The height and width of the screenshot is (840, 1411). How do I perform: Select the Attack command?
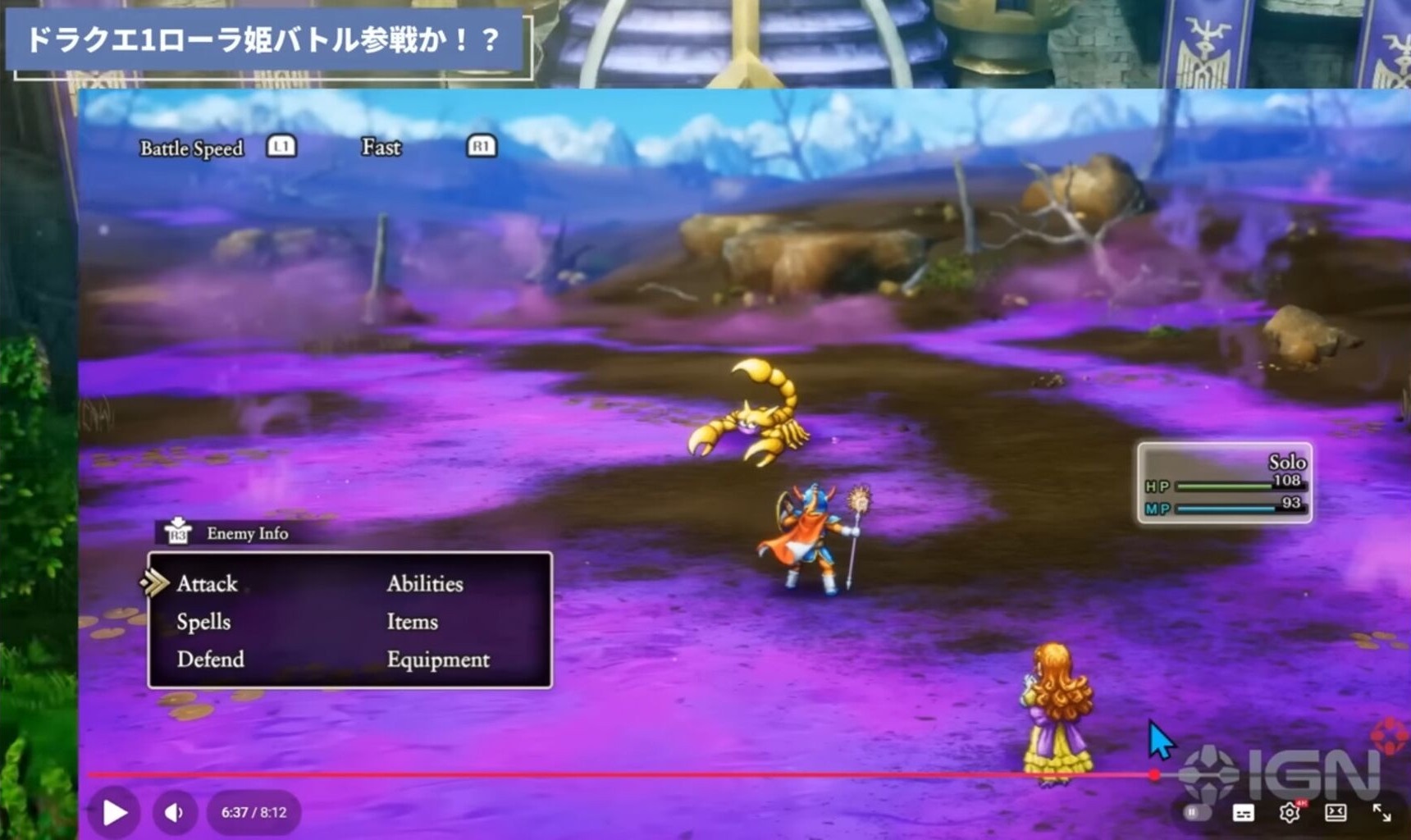click(x=207, y=584)
